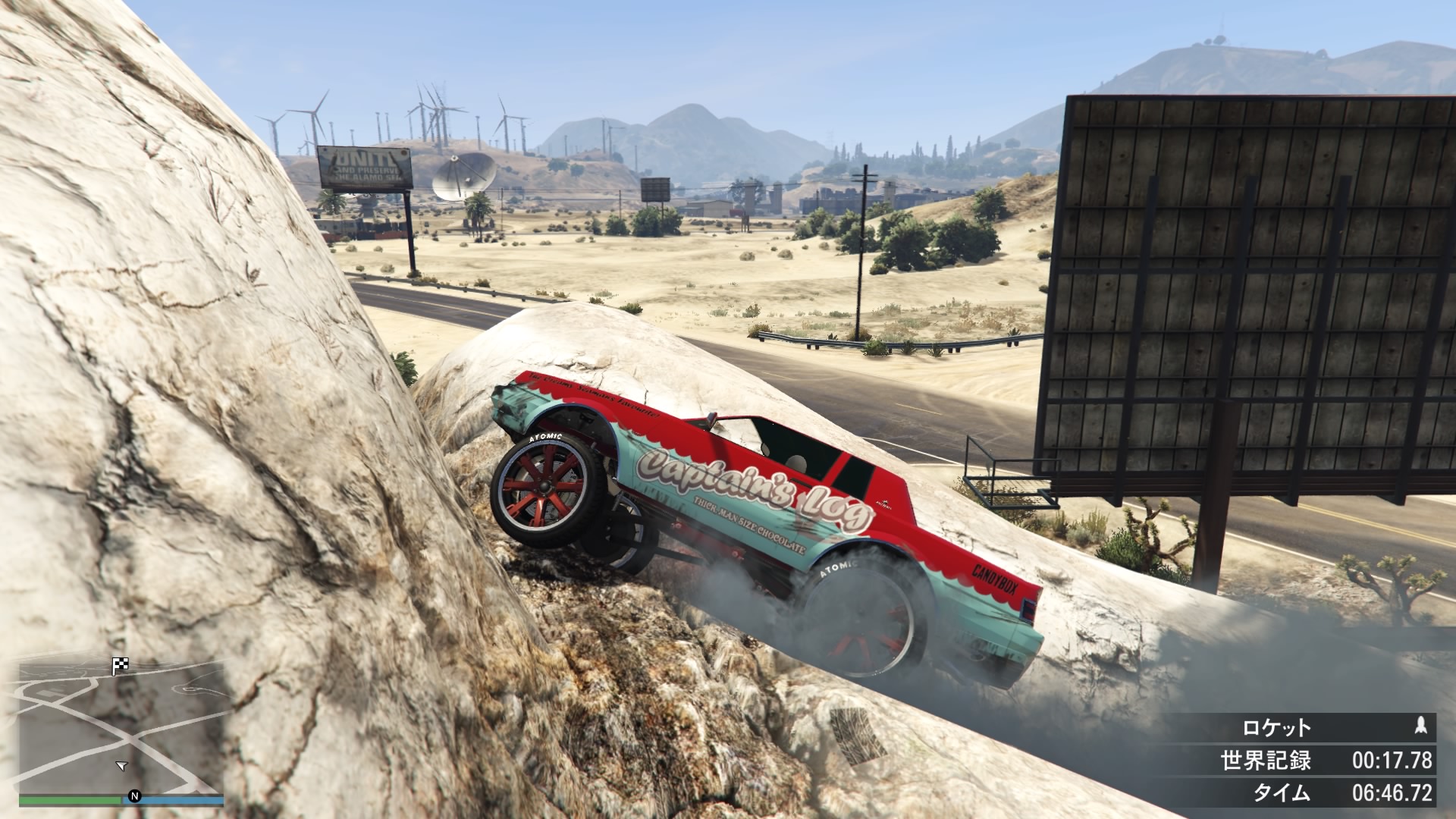Click the north compass N indicator
Viewport: 1456px width, 819px height.
click(135, 795)
